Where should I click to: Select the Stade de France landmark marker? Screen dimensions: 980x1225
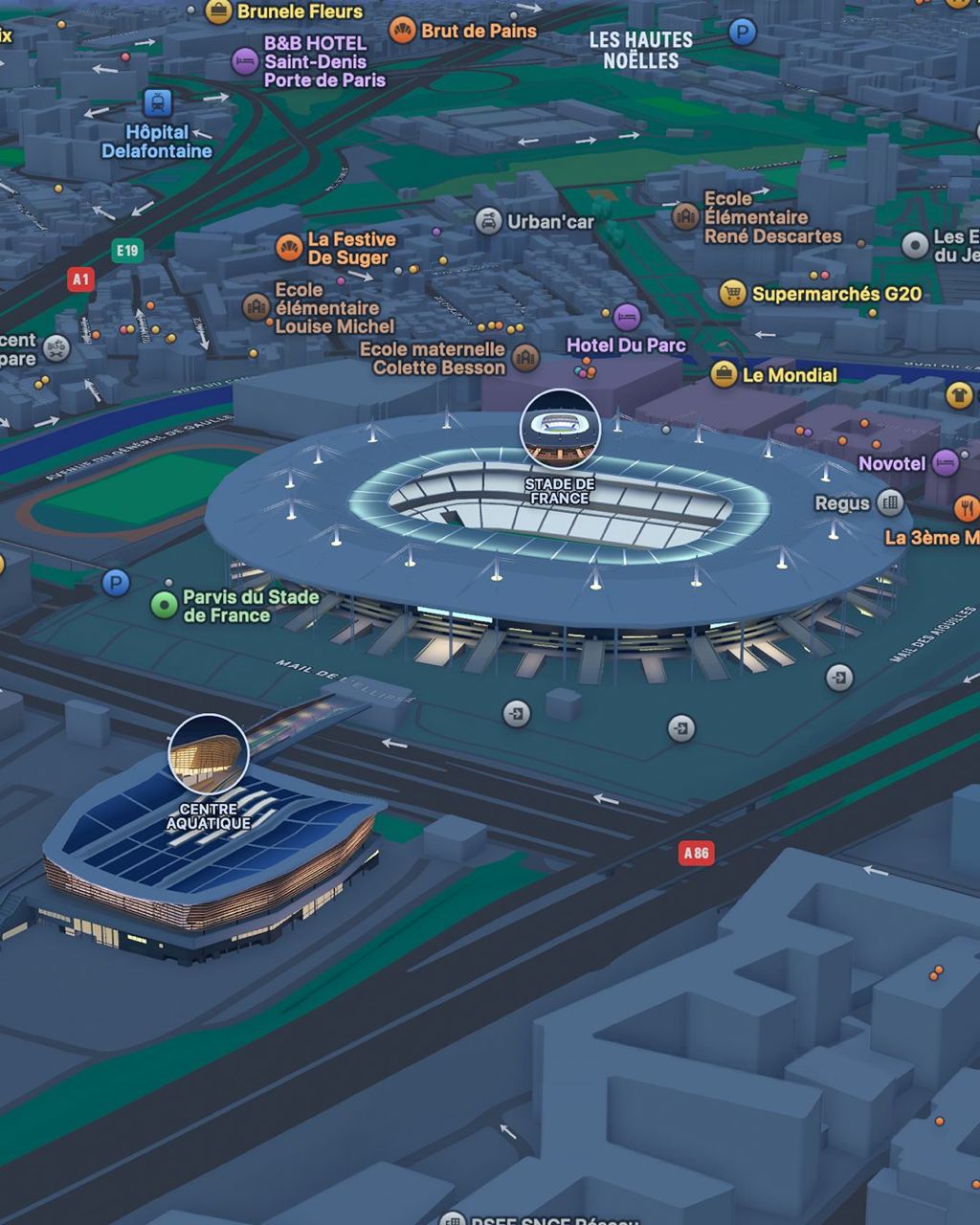pyautogui.click(x=560, y=429)
